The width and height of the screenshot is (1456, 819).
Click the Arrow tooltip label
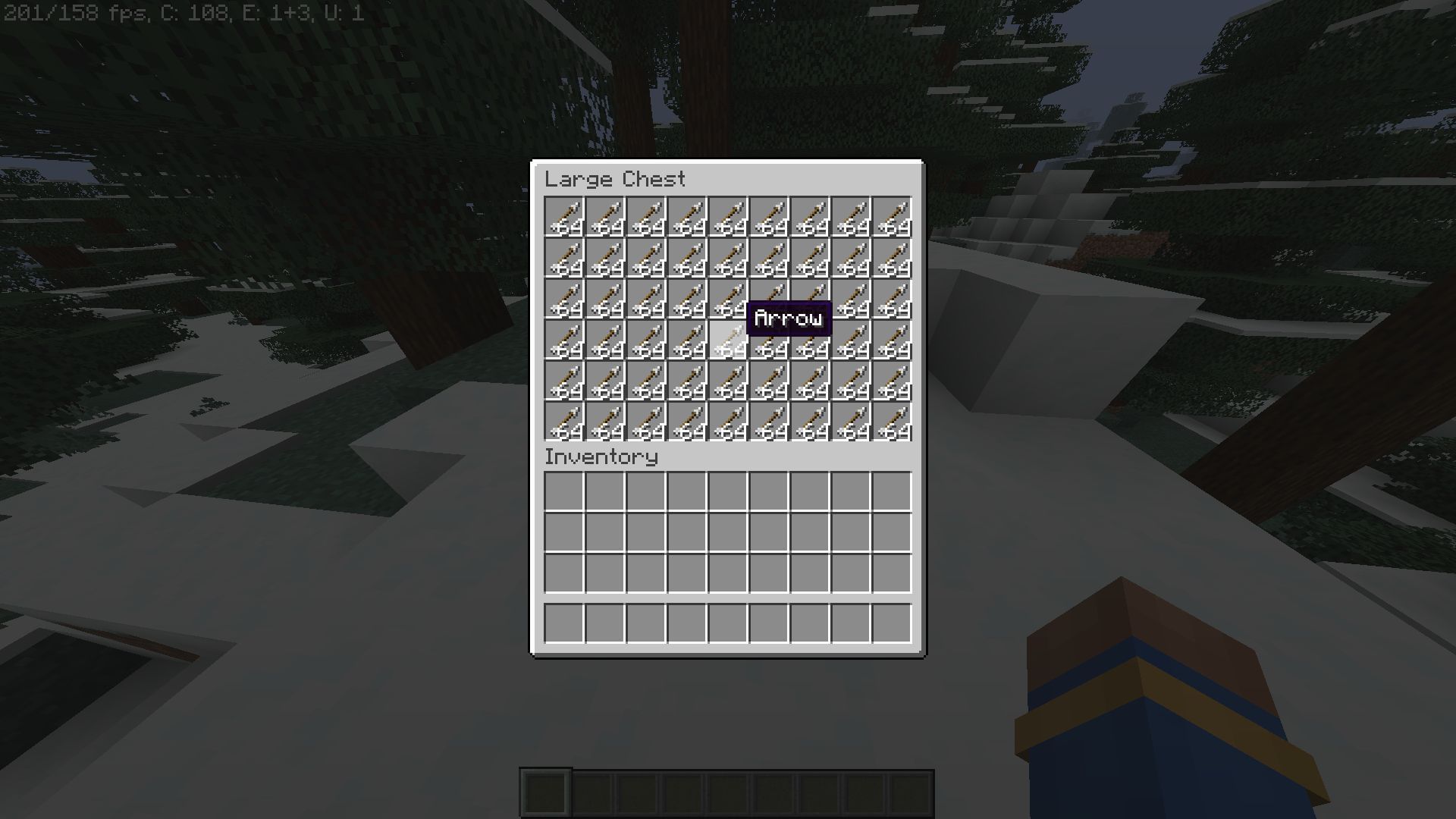click(789, 318)
